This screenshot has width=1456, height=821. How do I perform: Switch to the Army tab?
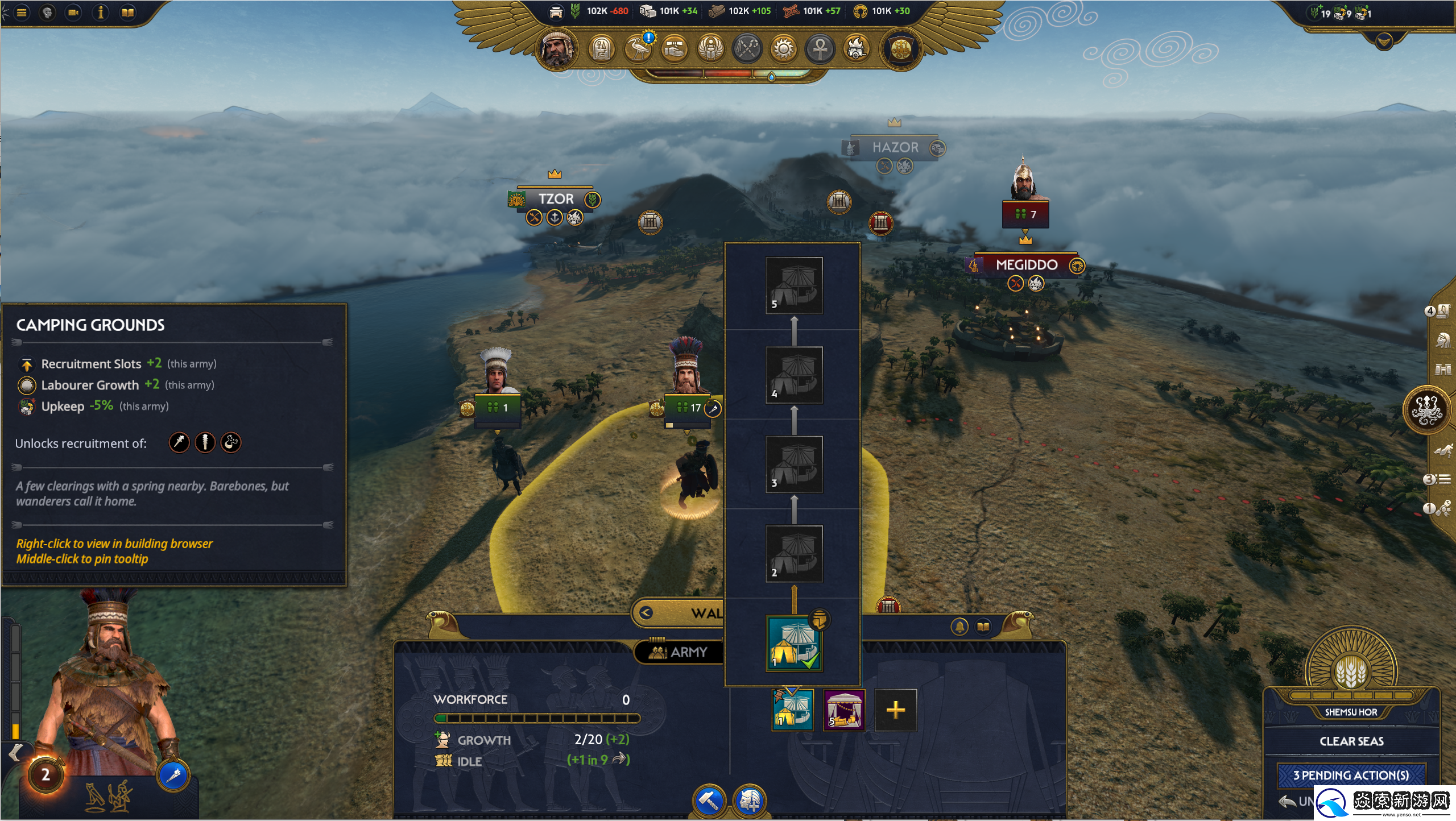tap(680, 652)
